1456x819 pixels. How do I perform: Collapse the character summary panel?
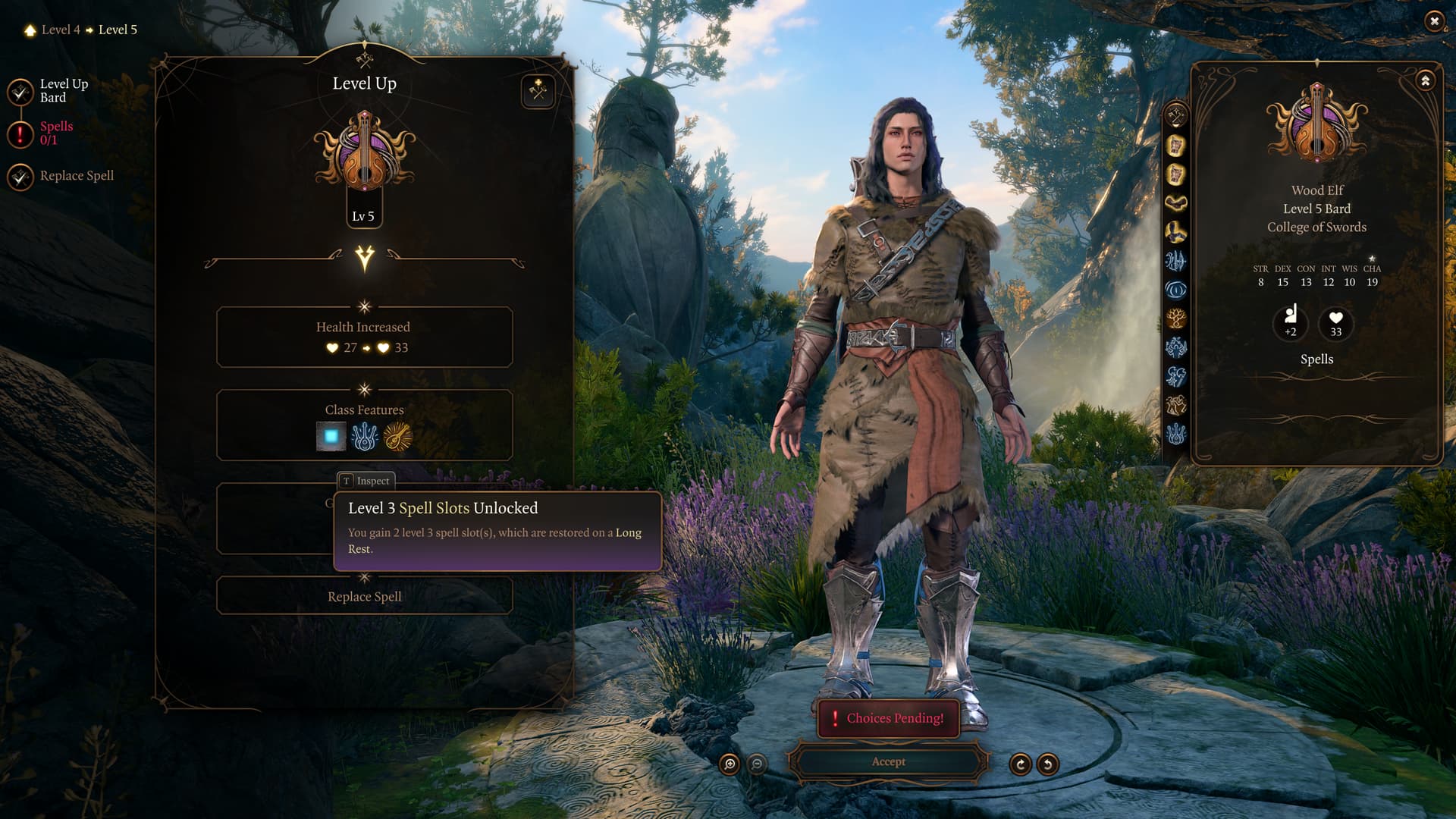click(x=1425, y=80)
